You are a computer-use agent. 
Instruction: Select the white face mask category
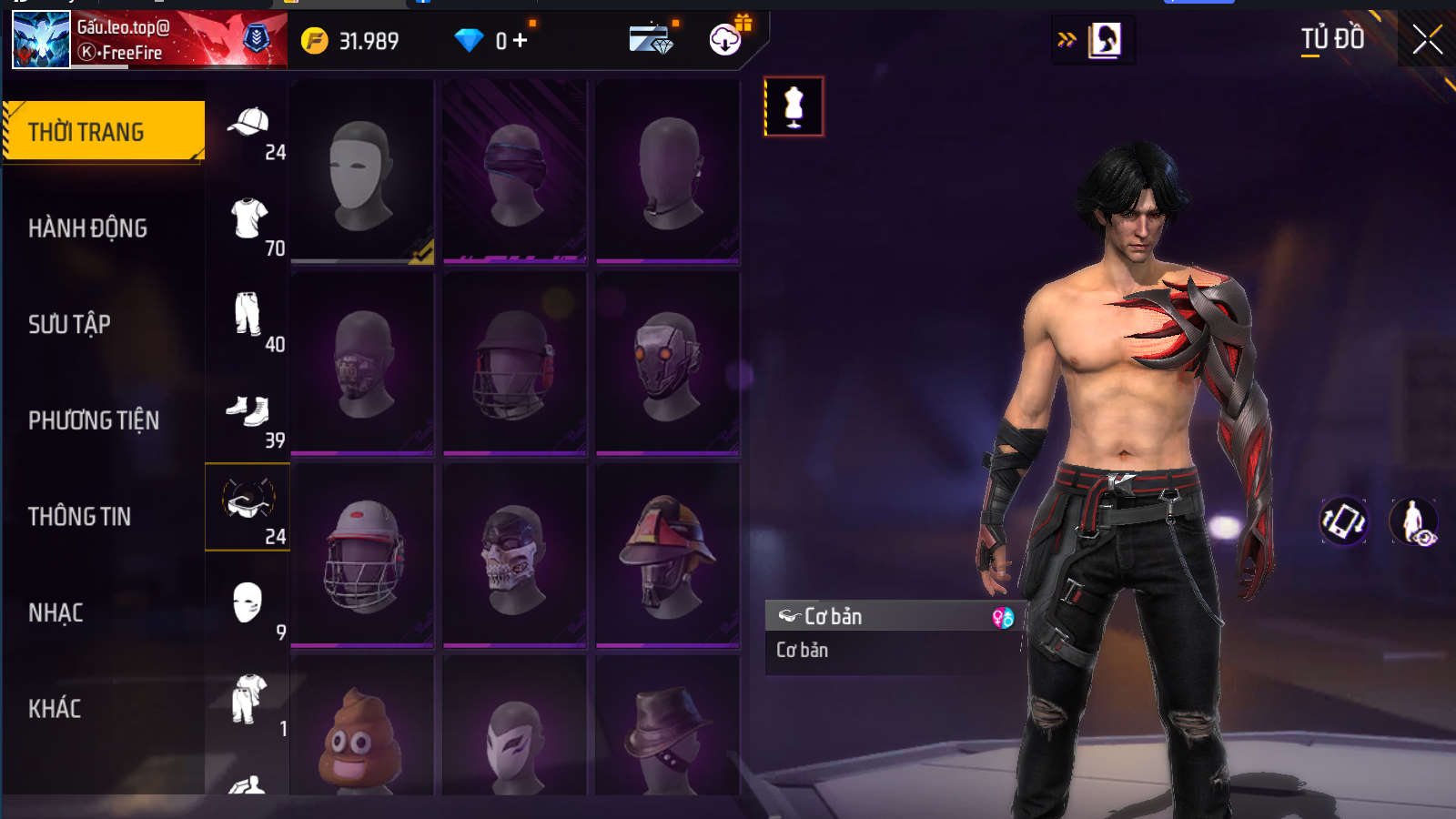tap(248, 604)
